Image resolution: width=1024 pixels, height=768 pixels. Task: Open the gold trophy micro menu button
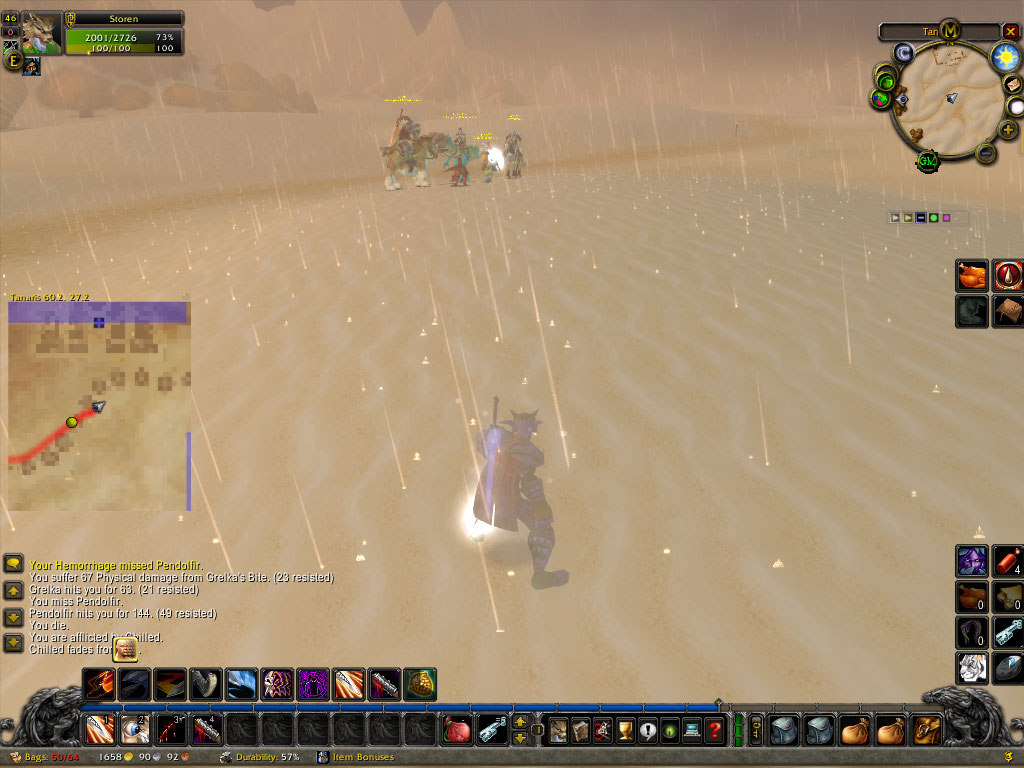625,731
